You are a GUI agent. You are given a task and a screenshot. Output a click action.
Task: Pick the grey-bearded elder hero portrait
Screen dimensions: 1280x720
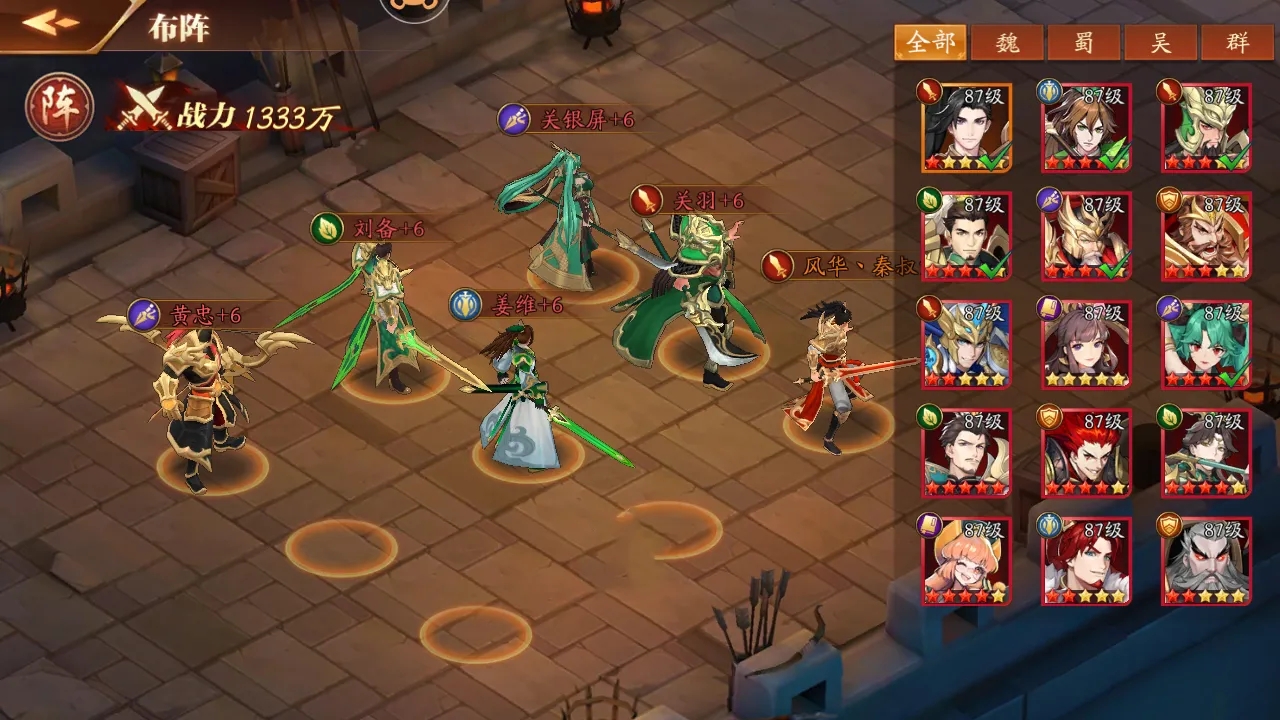(1205, 561)
